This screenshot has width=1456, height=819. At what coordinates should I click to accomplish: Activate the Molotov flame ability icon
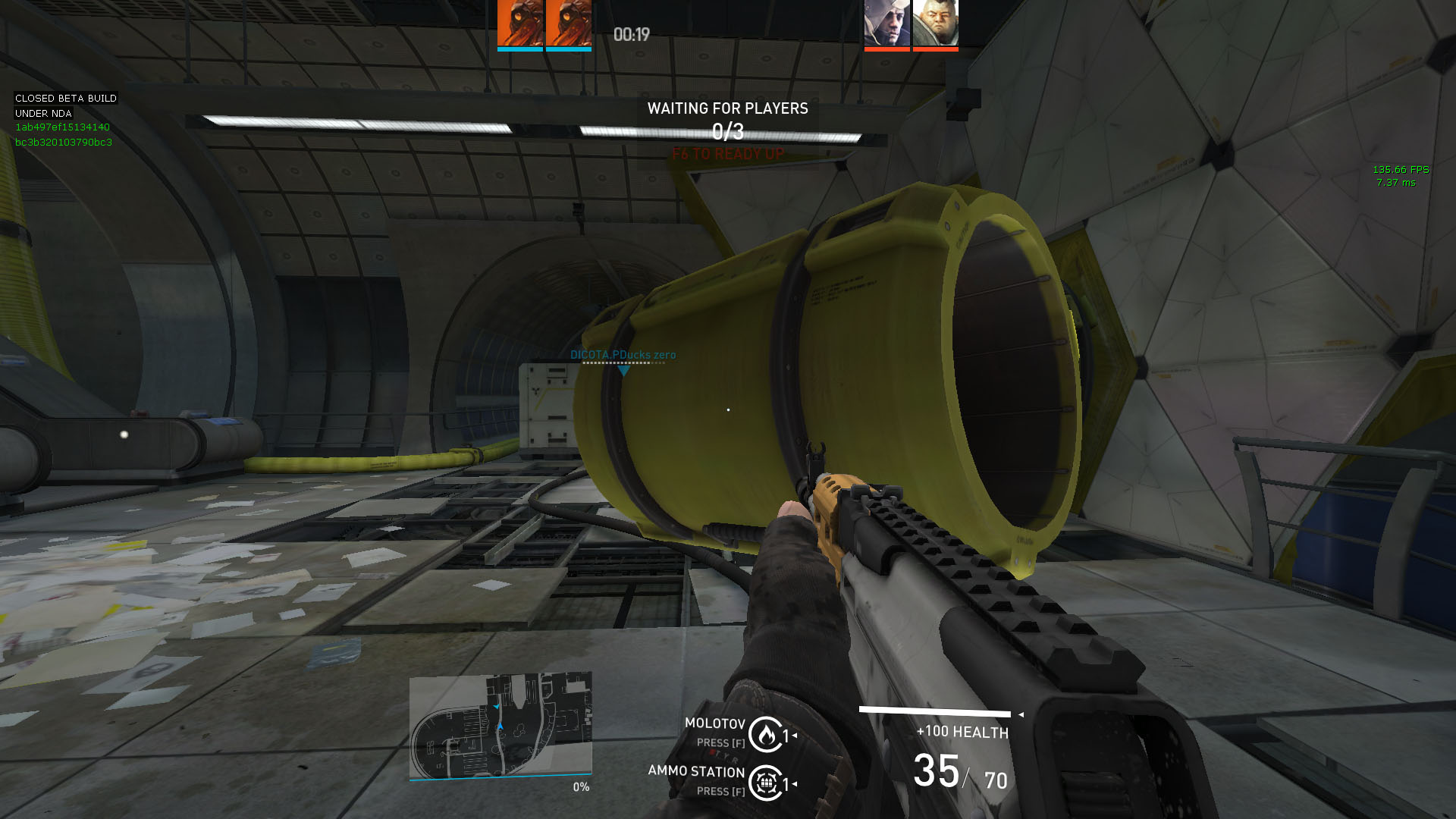click(x=766, y=734)
